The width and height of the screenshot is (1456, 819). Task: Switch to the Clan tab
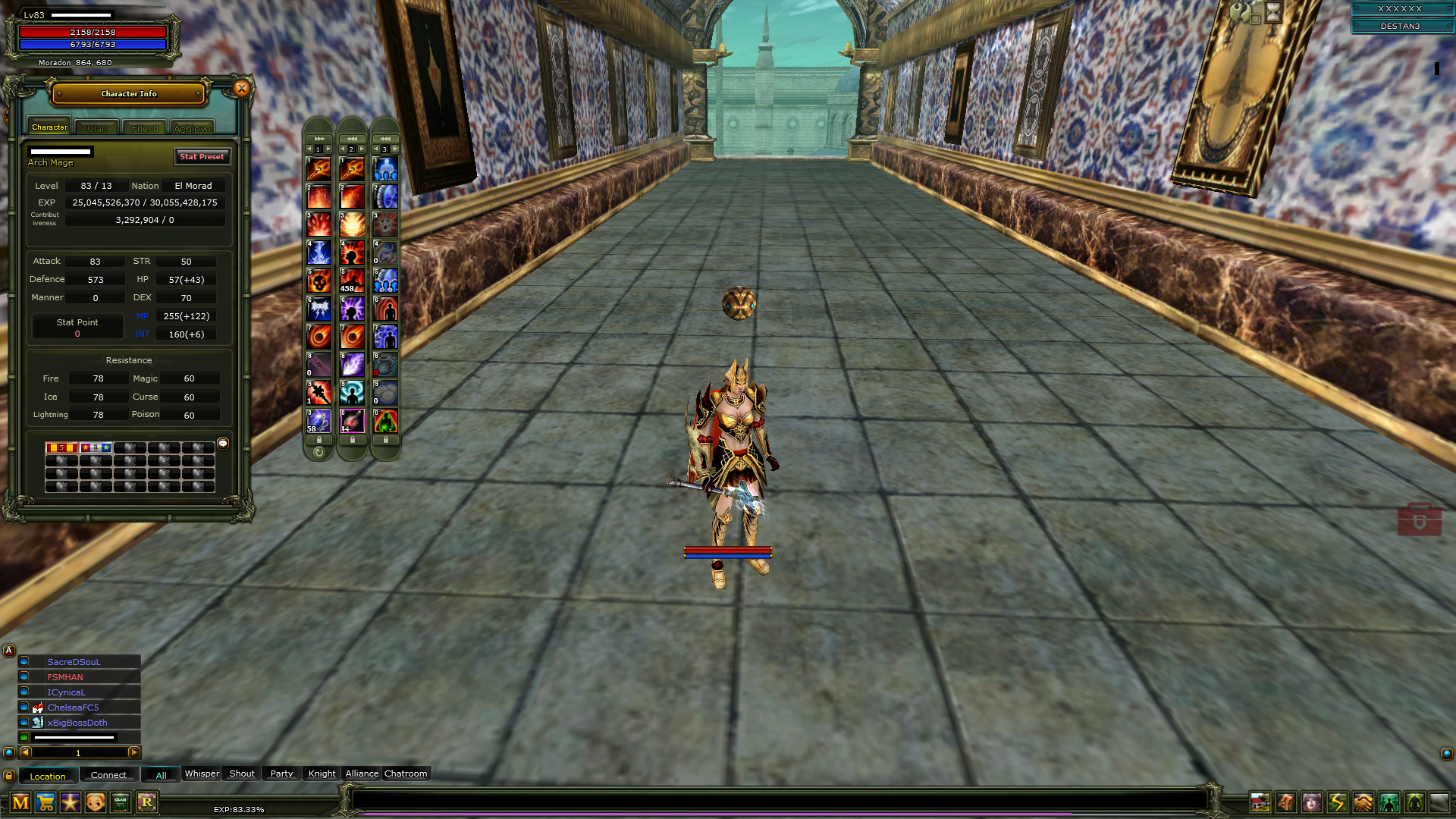click(x=96, y=127)
